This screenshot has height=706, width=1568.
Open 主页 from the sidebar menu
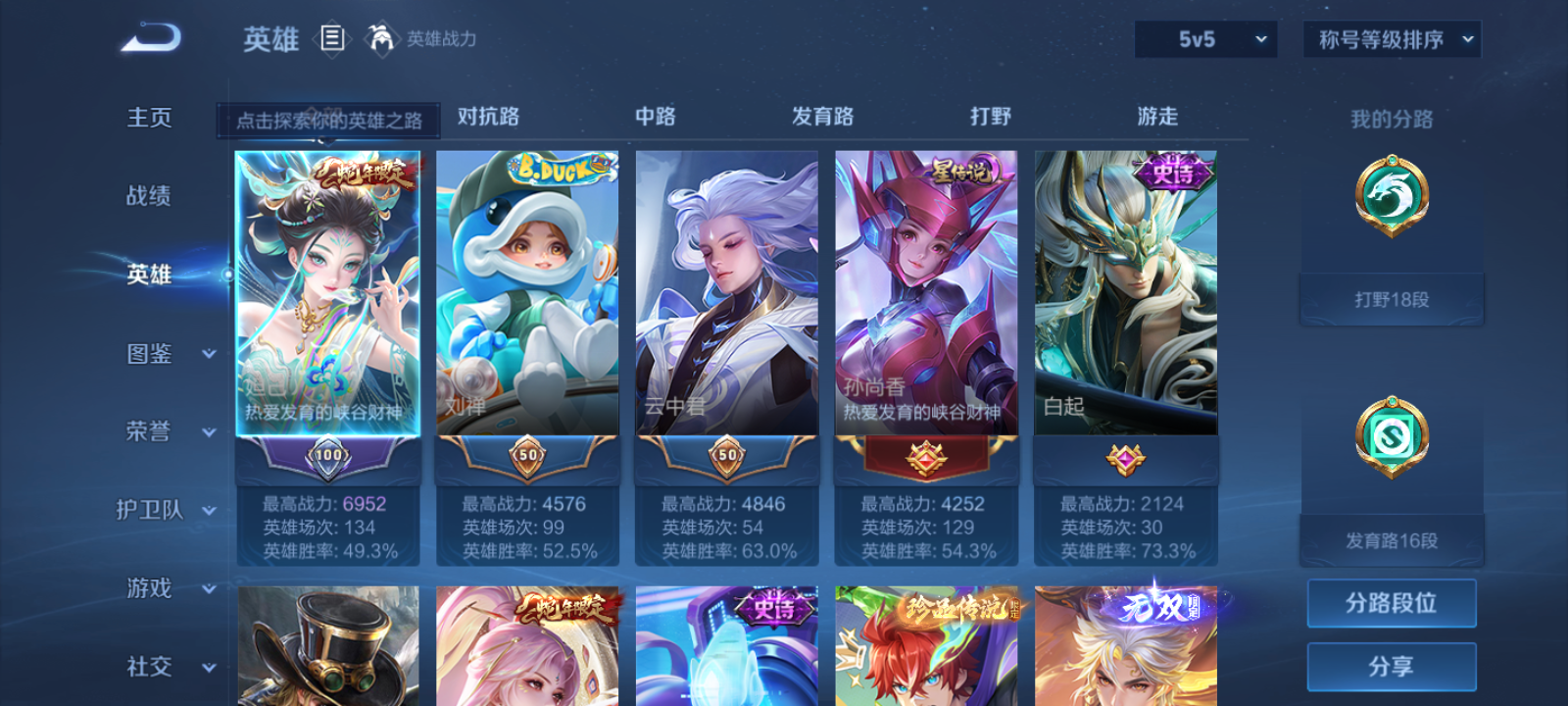(x=148, y=118)
